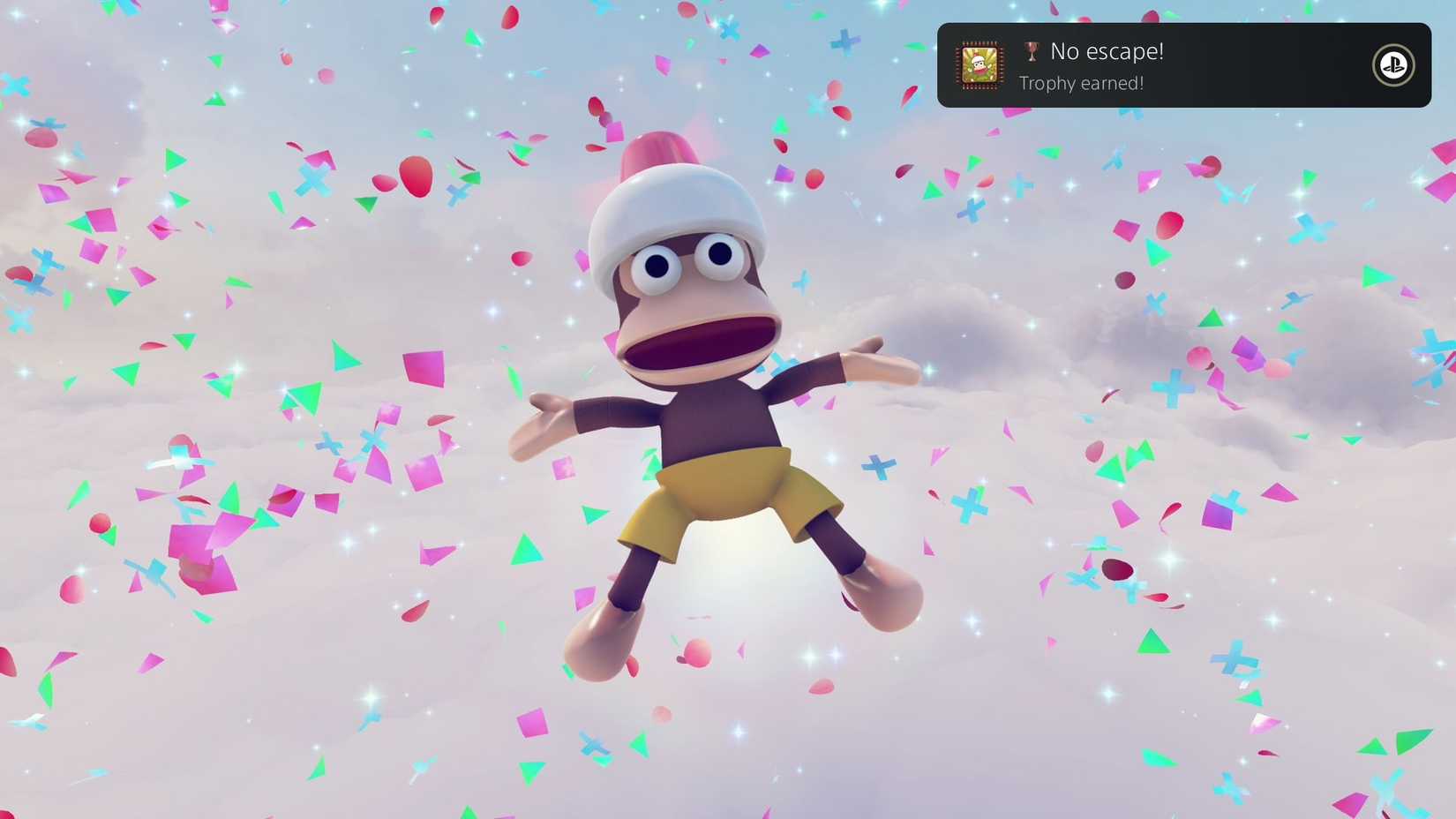Image resolution: width=1456 pixels, height=819 pixels.
Task: Click the monkey's left eye
Action: click(x=722, y=254)
